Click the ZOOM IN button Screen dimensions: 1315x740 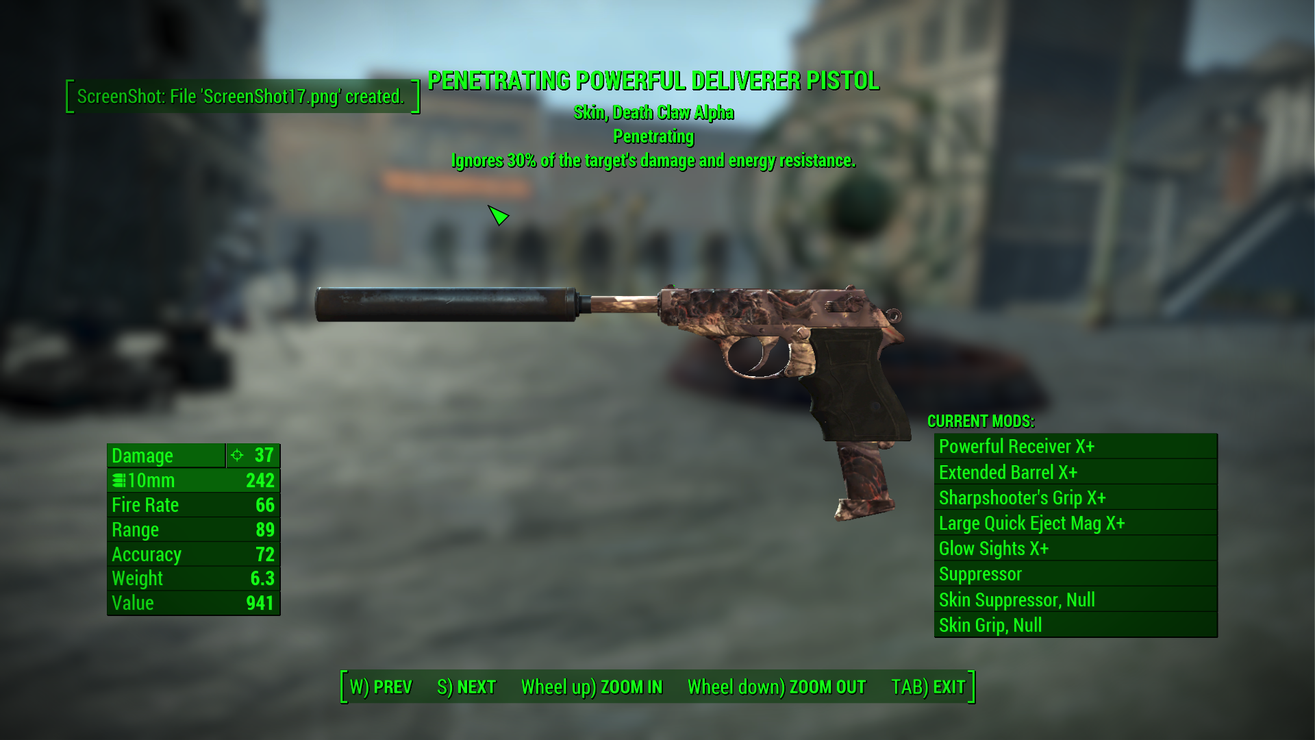(591, 687)
